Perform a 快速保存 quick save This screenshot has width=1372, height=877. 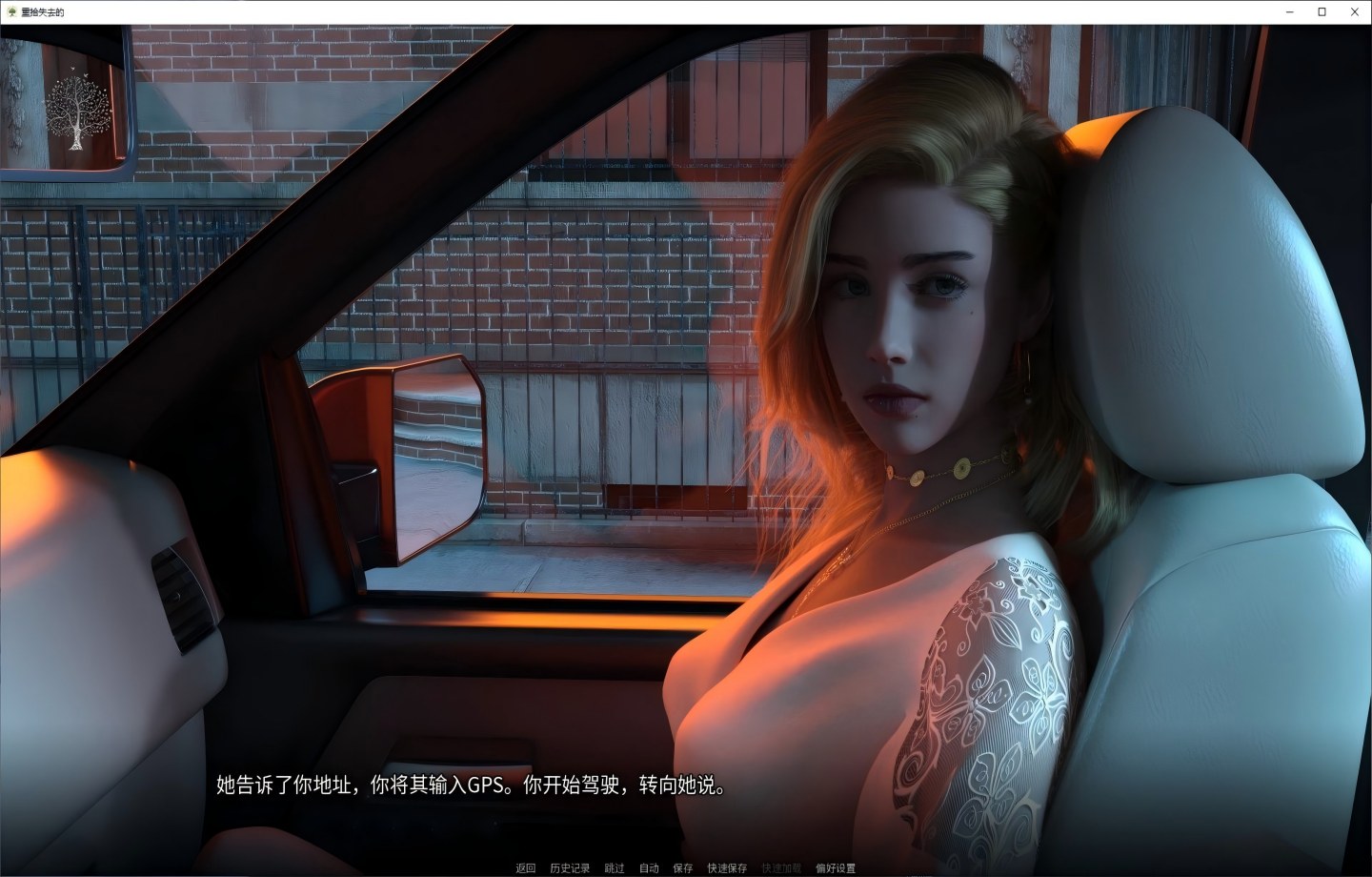point(727,868)
